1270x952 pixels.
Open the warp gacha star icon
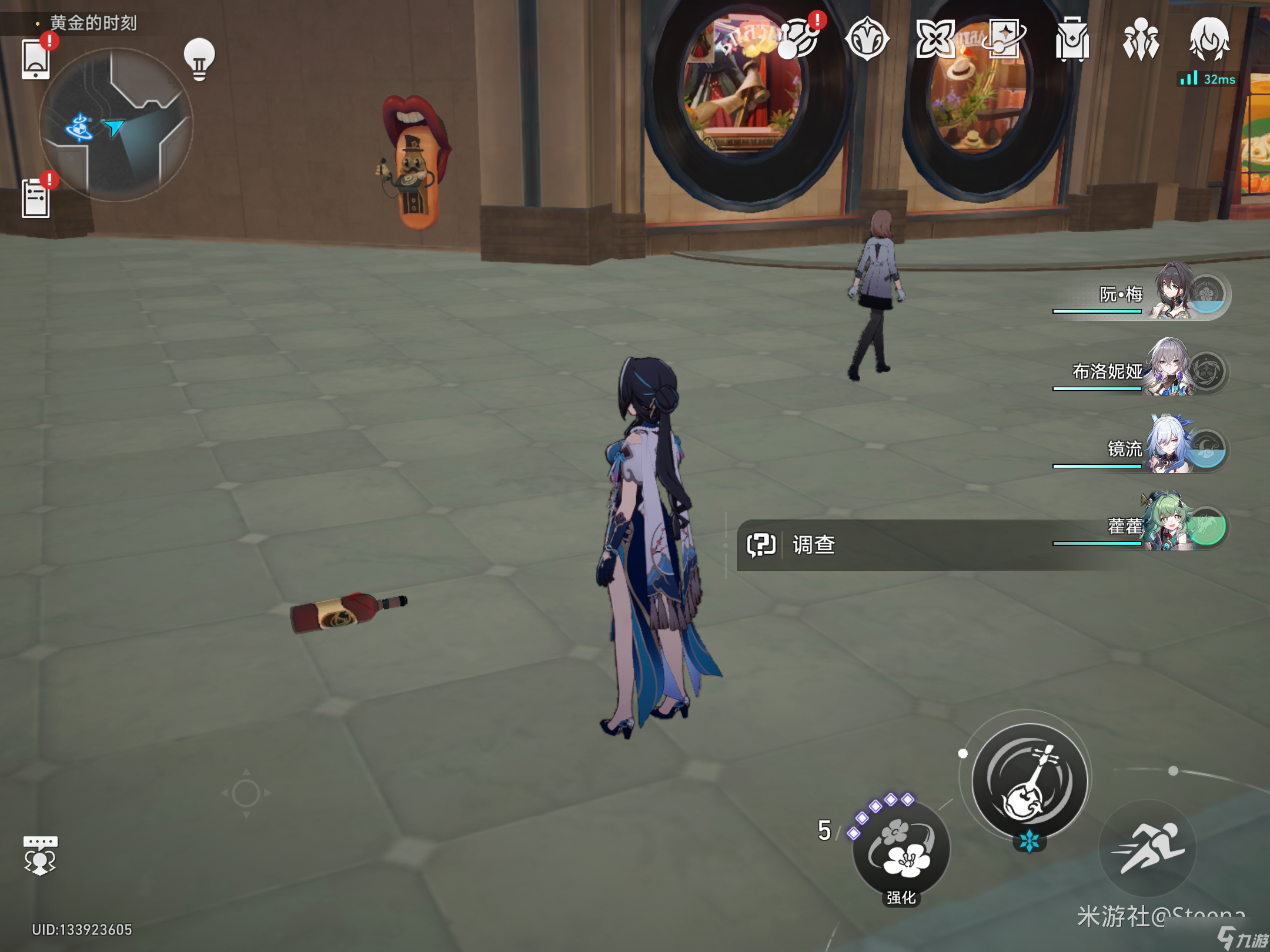[x=1004, y=39]
